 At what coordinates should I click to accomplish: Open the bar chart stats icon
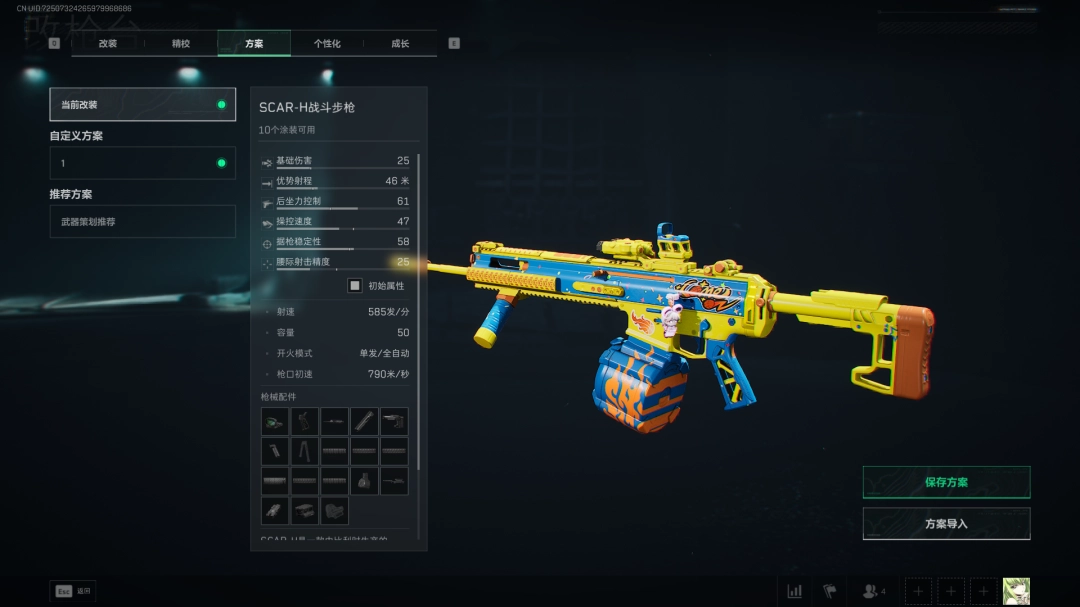(x=795, y=591)
